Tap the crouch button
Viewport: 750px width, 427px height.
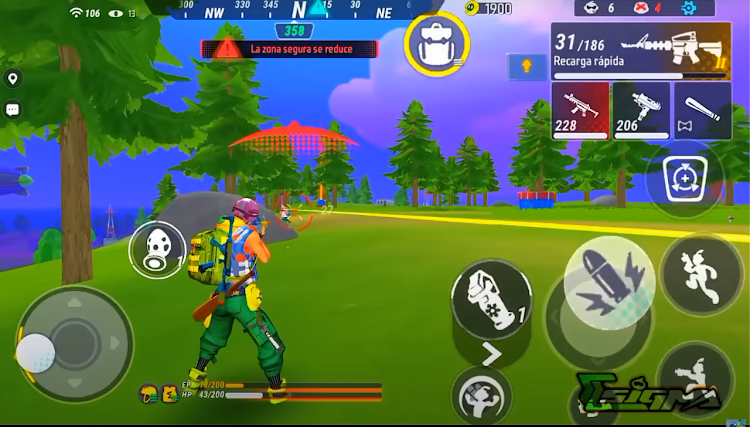pyautogui.click(x=694, y=376)
